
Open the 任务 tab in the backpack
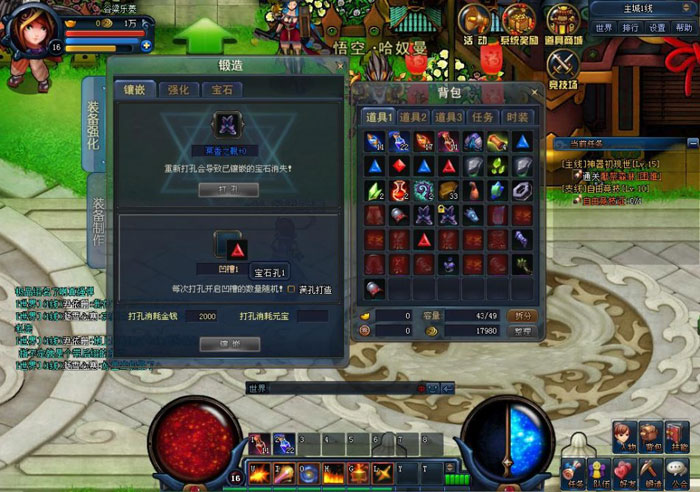click(484, 117)
